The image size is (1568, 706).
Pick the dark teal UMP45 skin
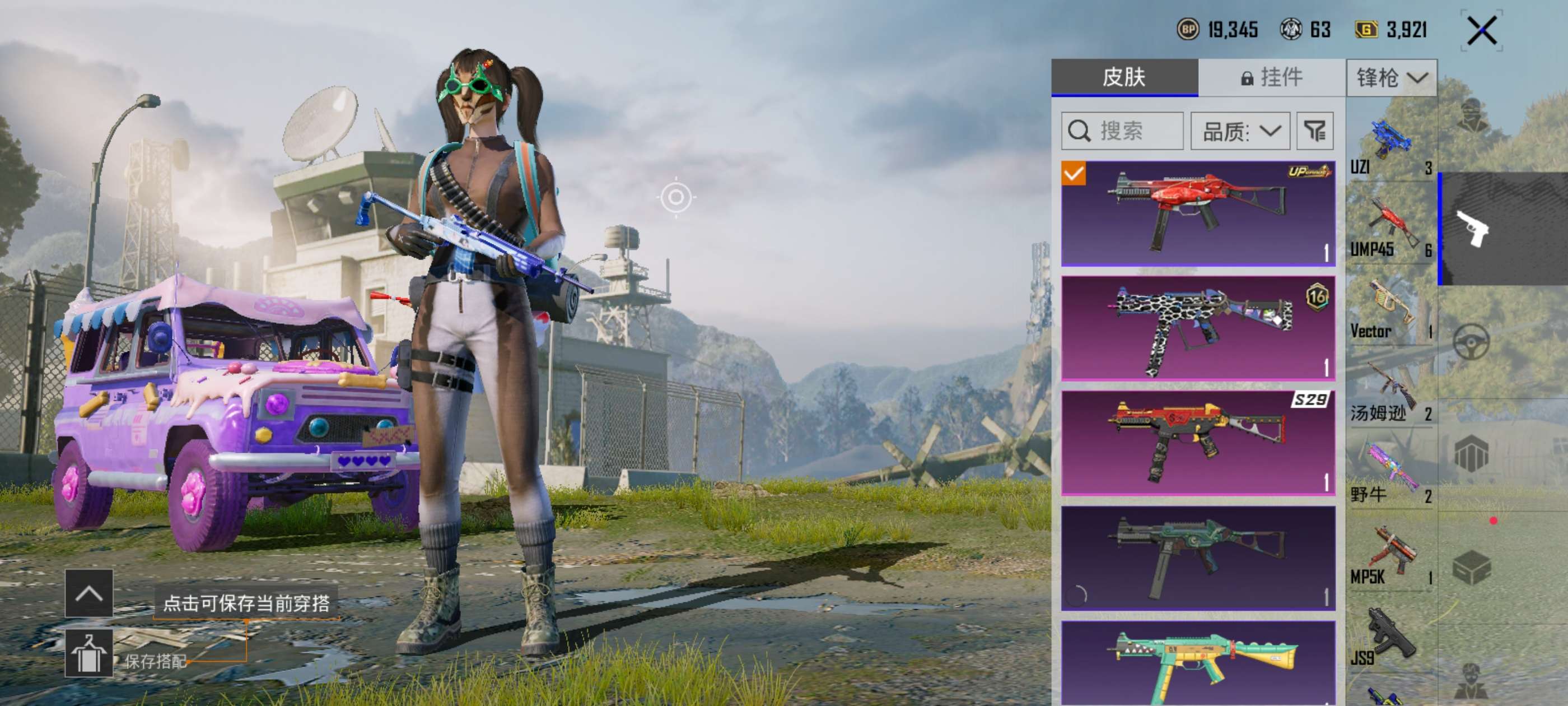[x=1197, y=558]
